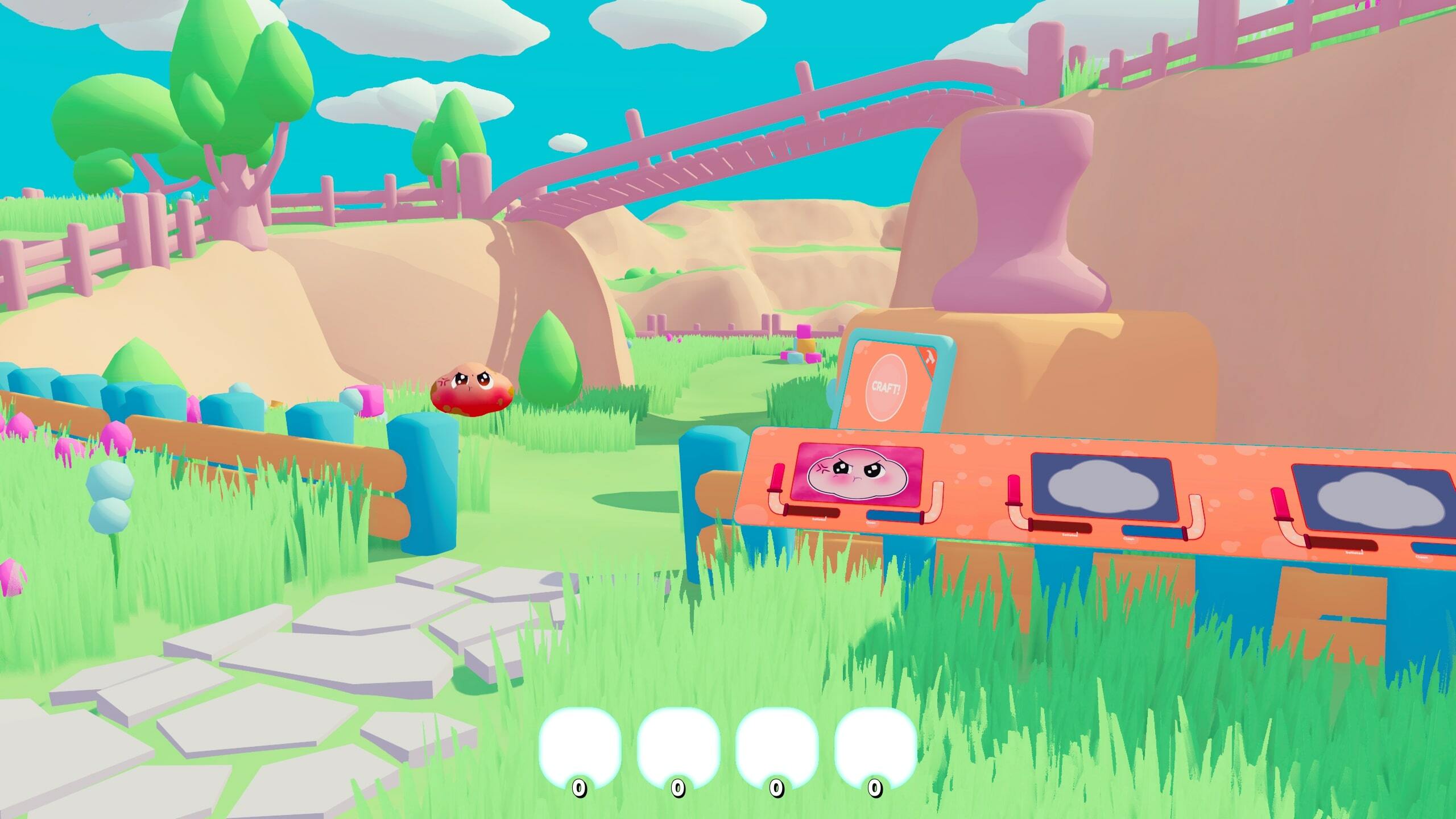Select the first inventory slot
Screen dimensions: 1456x819
point(580,739)
